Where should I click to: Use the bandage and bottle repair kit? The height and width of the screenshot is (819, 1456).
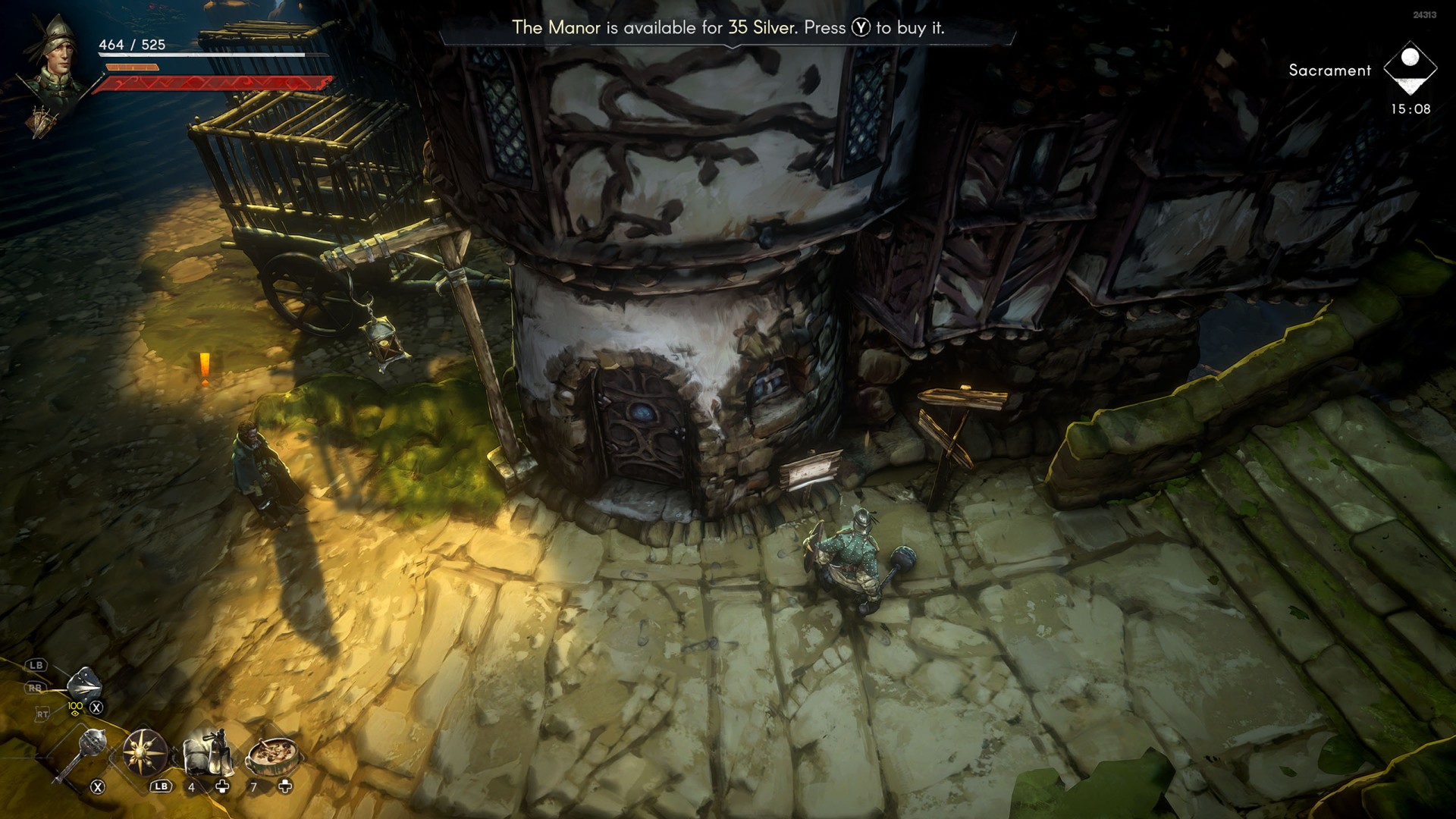206,751
